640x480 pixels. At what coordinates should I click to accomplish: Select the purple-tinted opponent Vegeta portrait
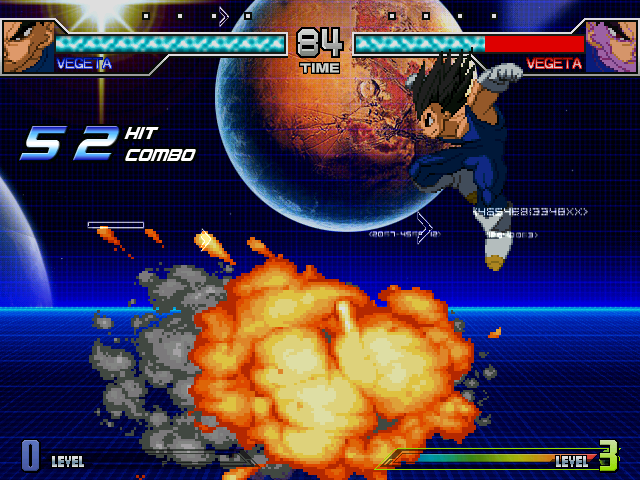[x=611, y=46]
